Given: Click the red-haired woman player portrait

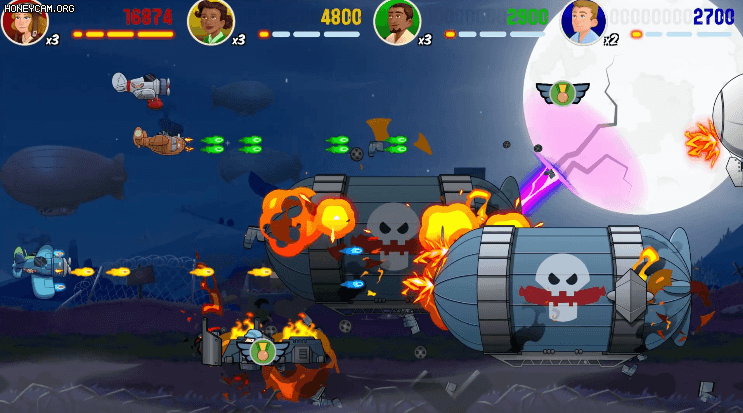Looking at the screenshot, I should click(x=24, y=22).
